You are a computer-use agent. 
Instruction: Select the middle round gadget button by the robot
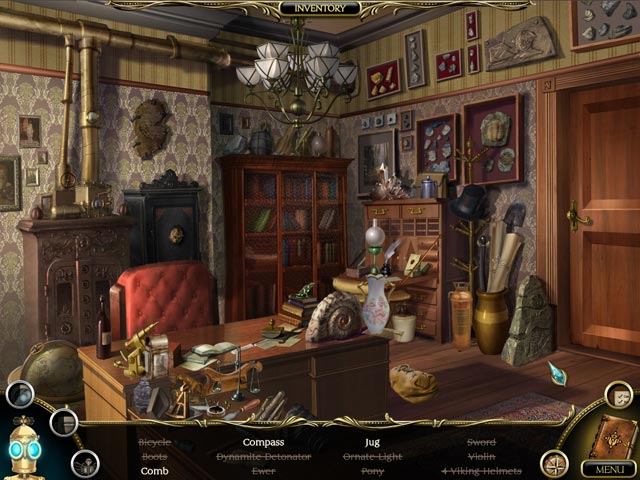[x=64, y=422]
